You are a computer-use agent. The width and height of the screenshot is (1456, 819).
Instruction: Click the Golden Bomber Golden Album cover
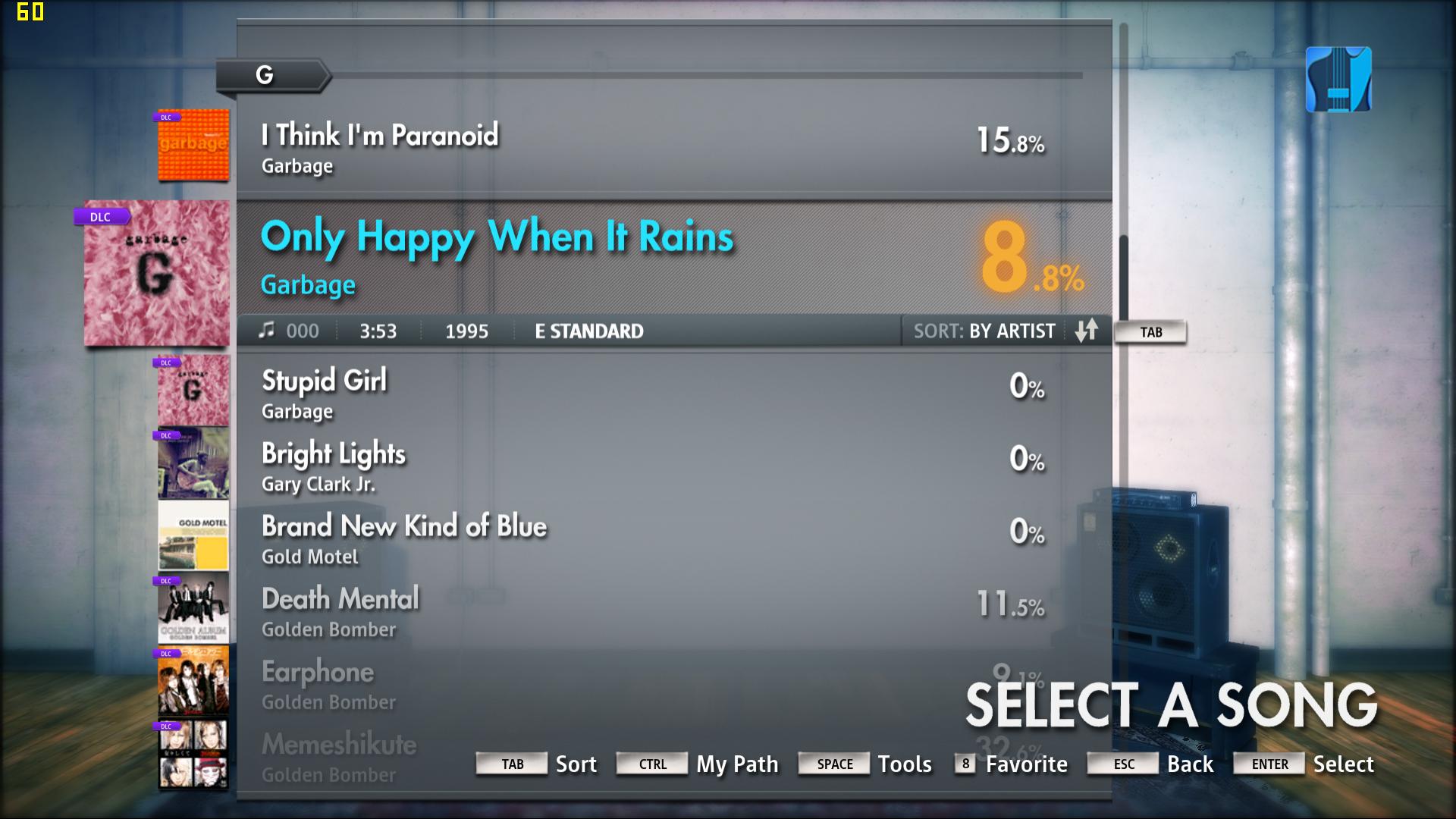[x=193, y=609]
